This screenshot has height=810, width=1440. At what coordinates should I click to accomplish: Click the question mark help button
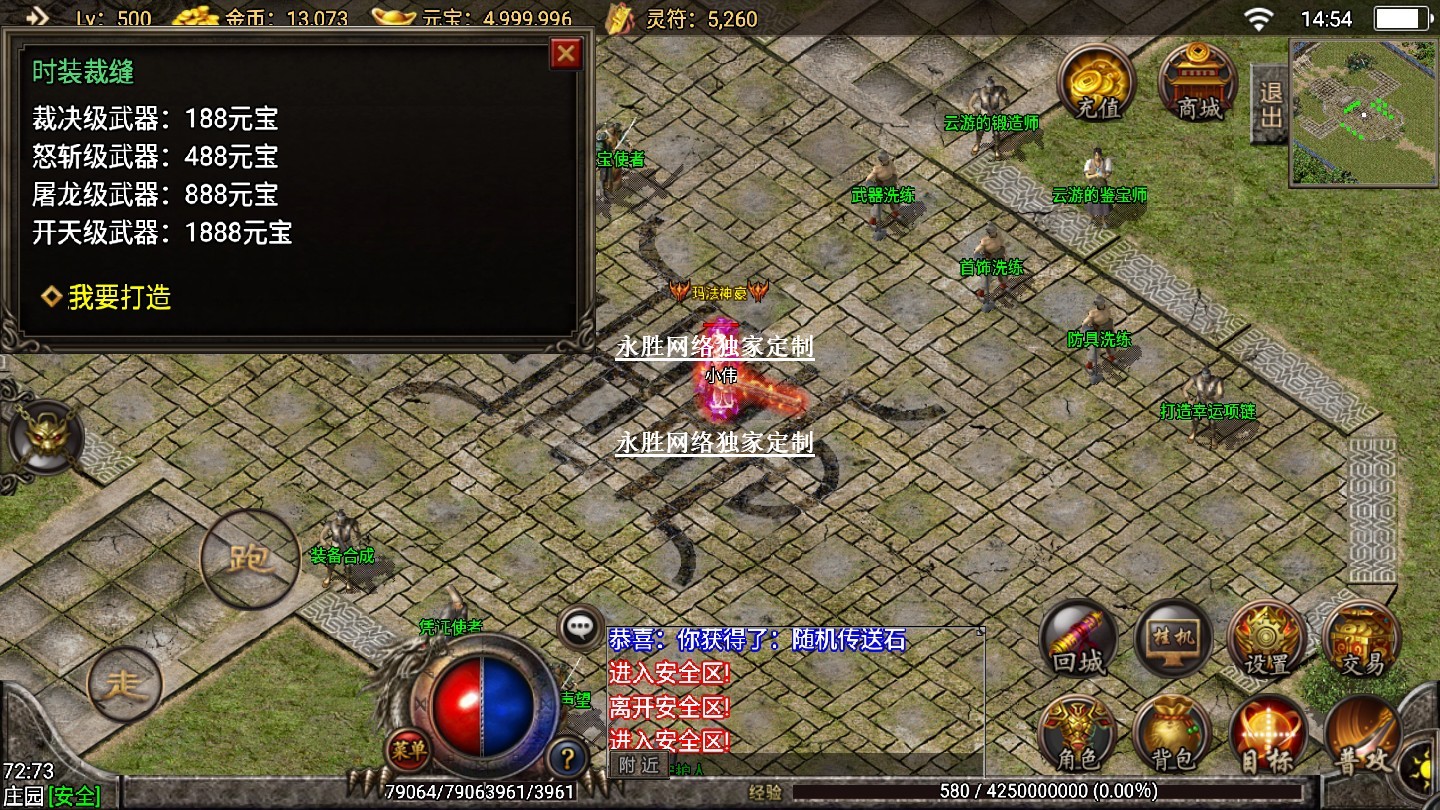click(x=567, y=757)
